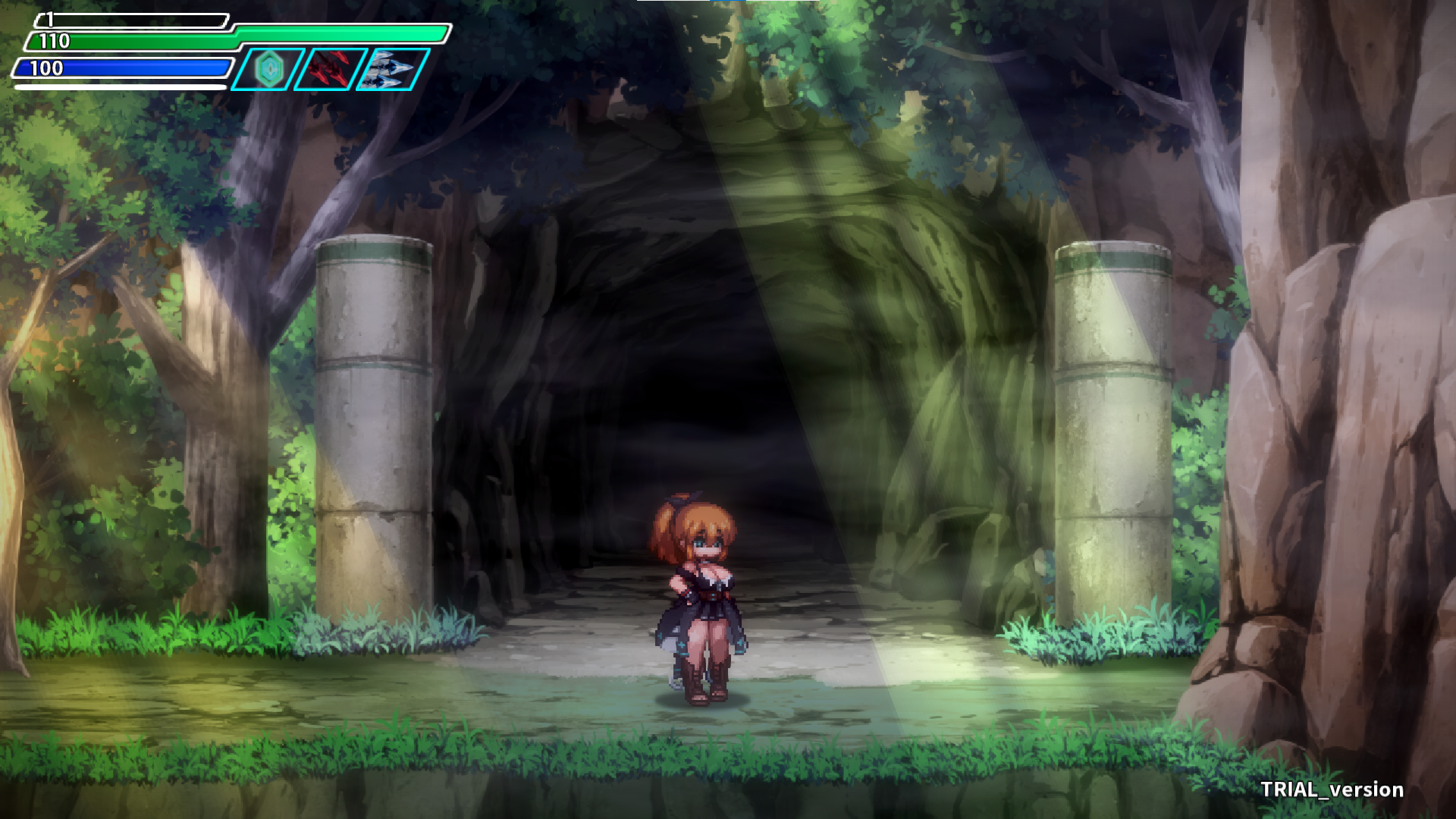Activate the red arrows skill icon

pos(330,70)
